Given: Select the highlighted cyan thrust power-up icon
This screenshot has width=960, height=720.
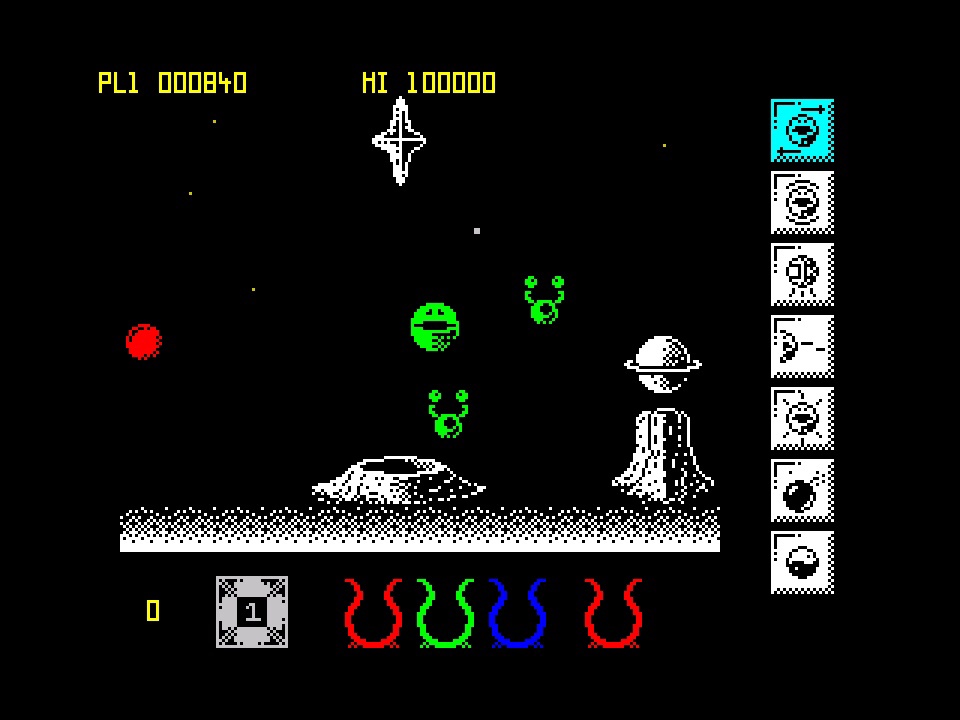Looking at the screenshot, I should [x=802, y=130].
